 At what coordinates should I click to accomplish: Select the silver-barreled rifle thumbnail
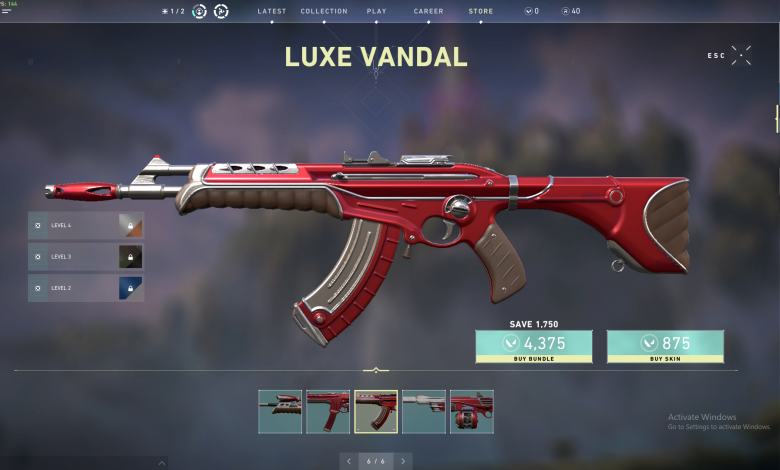tap(424, 411)
